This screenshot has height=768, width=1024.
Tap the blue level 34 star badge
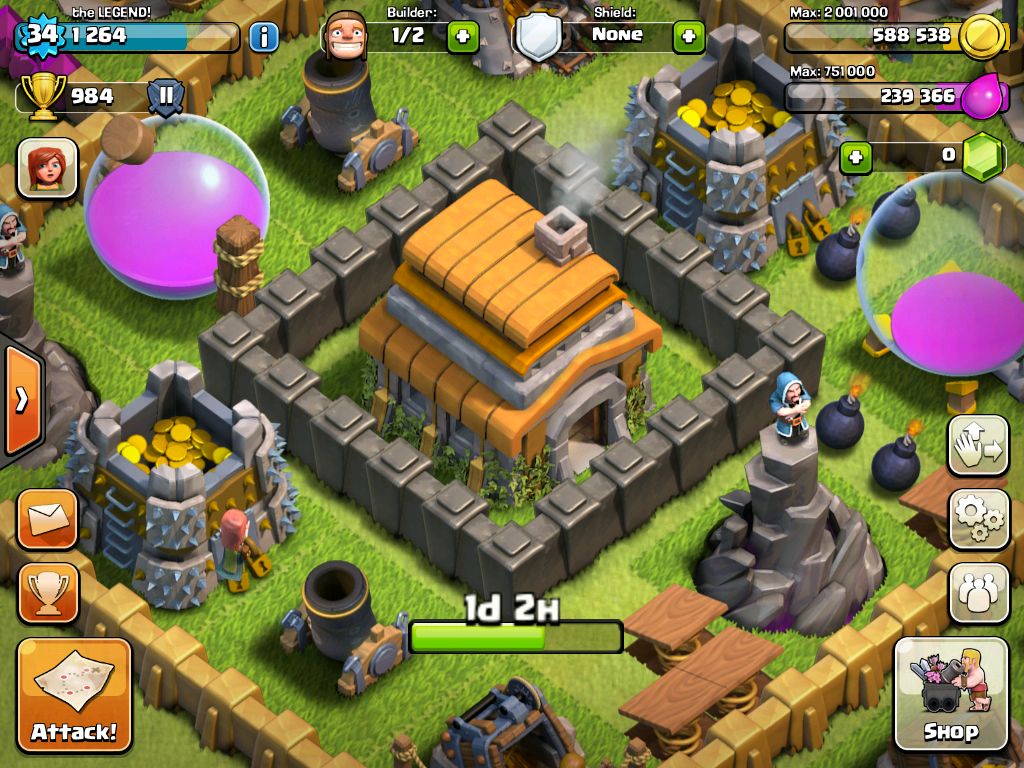pyautogui.click(x=41, y=35)
